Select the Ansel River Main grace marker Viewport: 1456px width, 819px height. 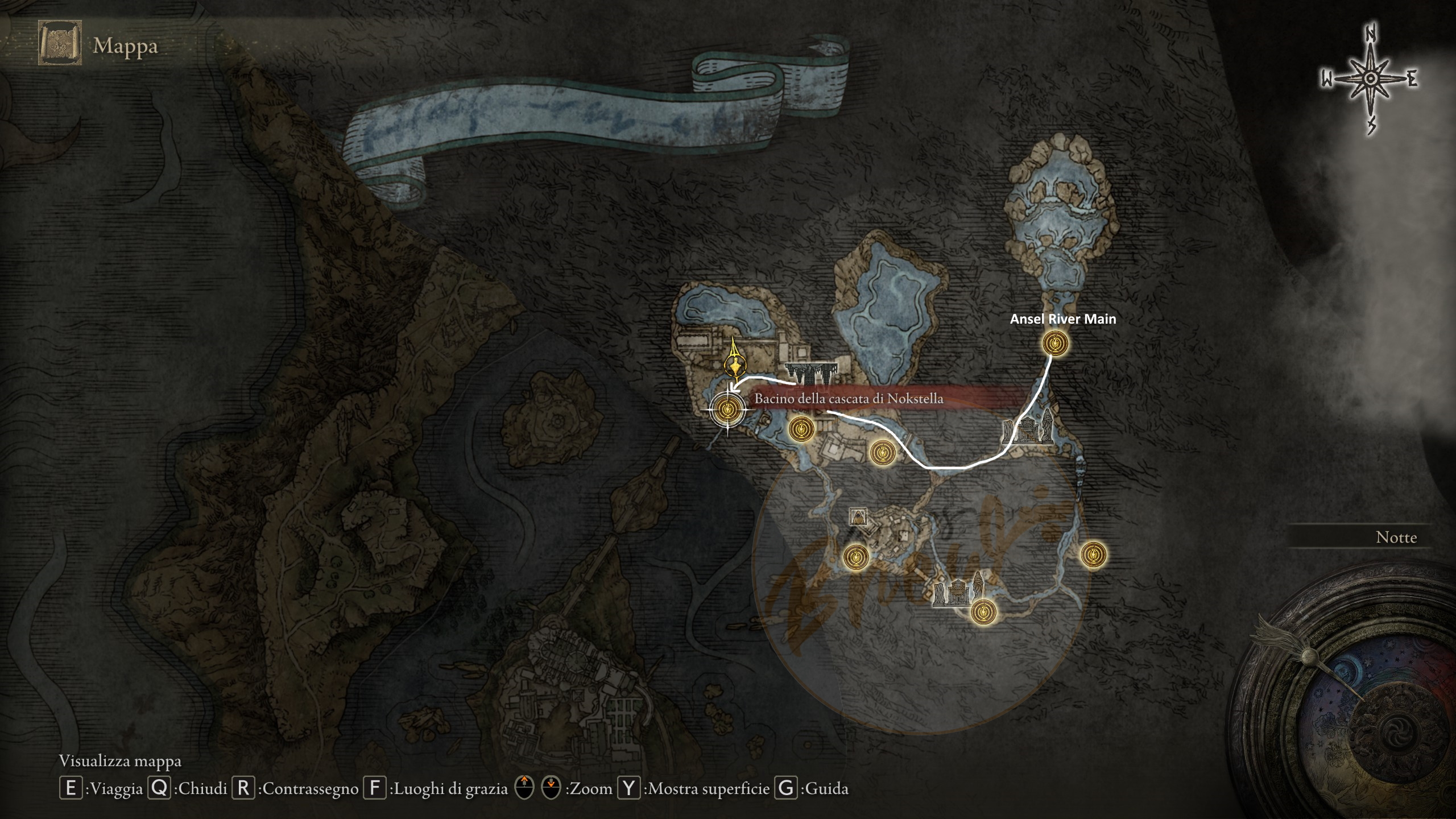click(1055, 344)
